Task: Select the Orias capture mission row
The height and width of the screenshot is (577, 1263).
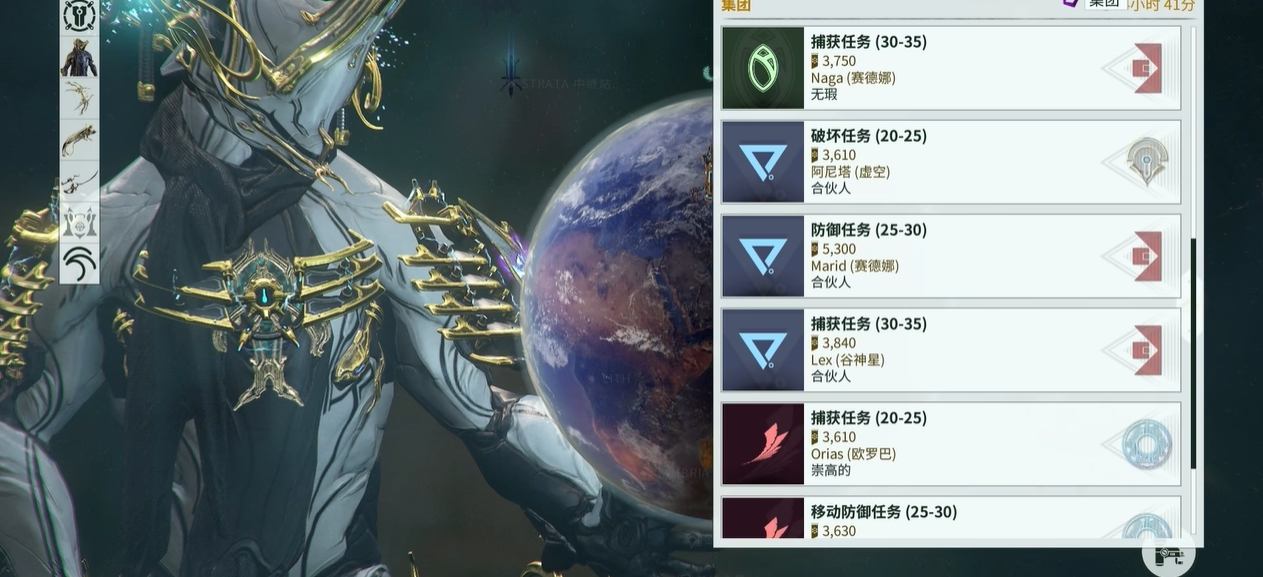Action: [950, 444]
